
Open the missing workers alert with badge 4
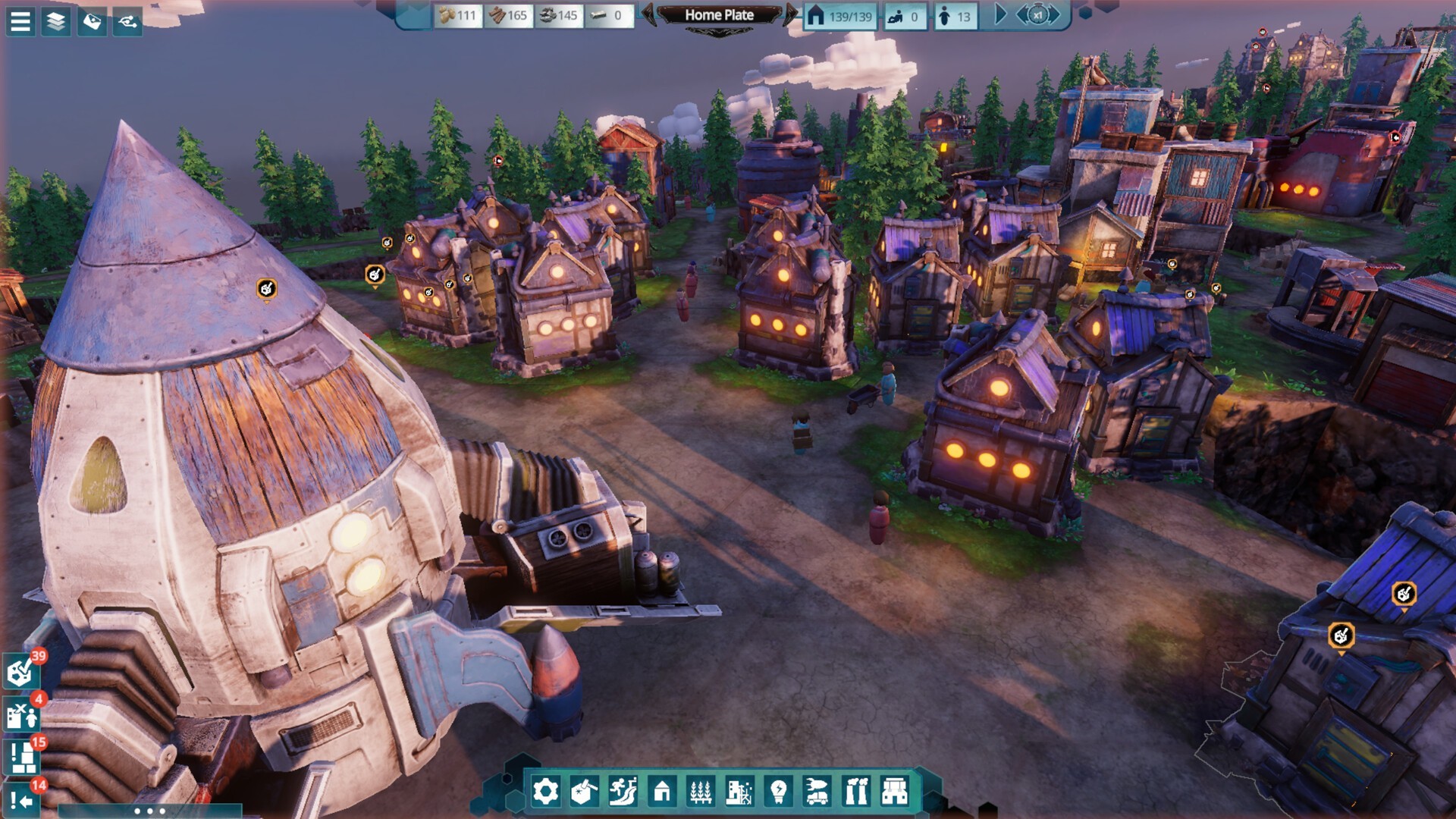(x=22, y=714)
